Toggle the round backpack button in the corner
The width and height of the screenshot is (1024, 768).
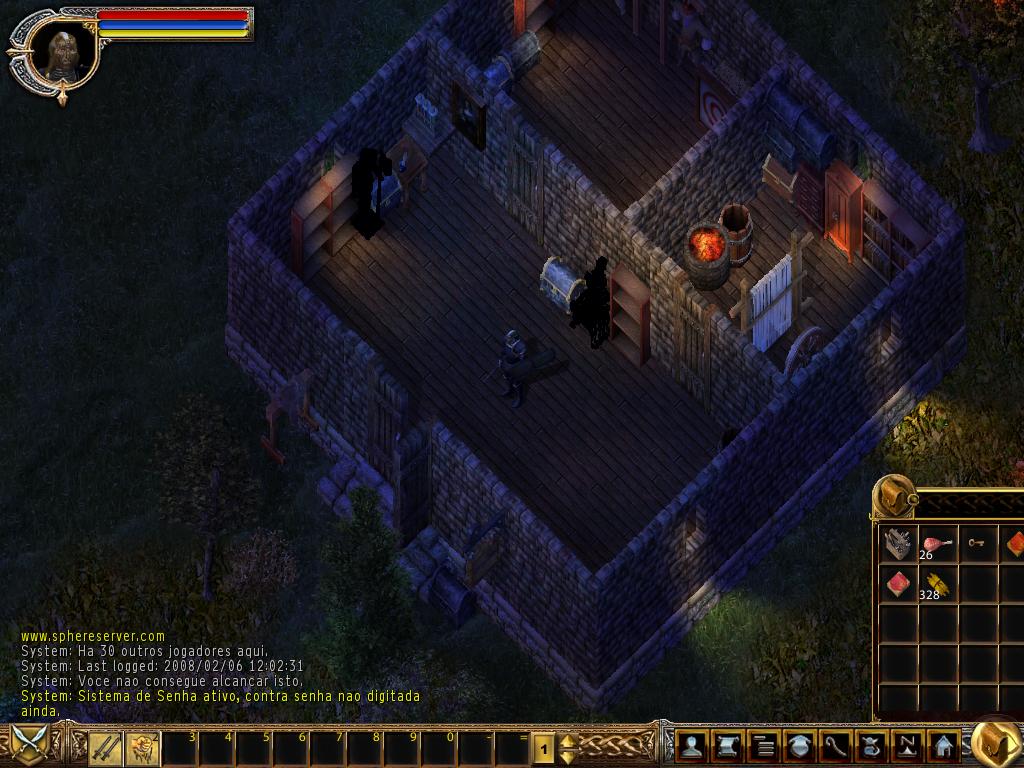[x=995, y=744]
